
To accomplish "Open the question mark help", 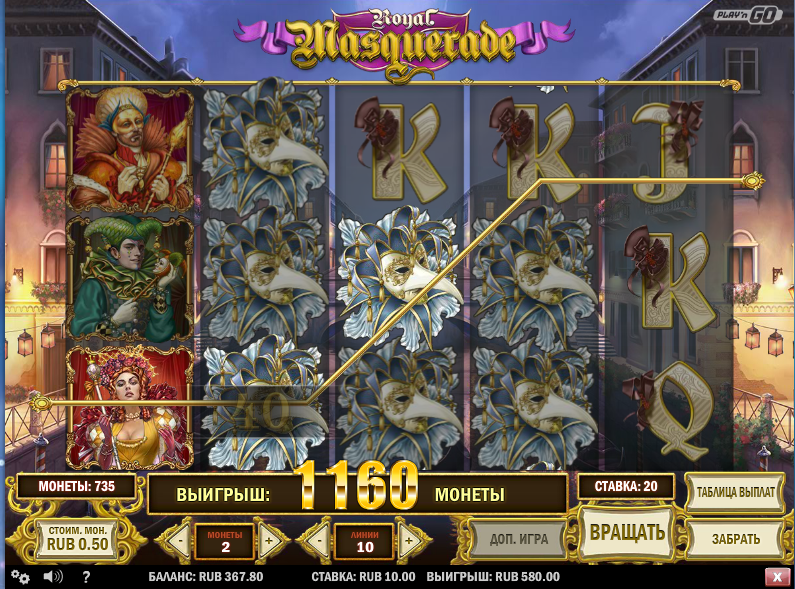I will point(86,577).
